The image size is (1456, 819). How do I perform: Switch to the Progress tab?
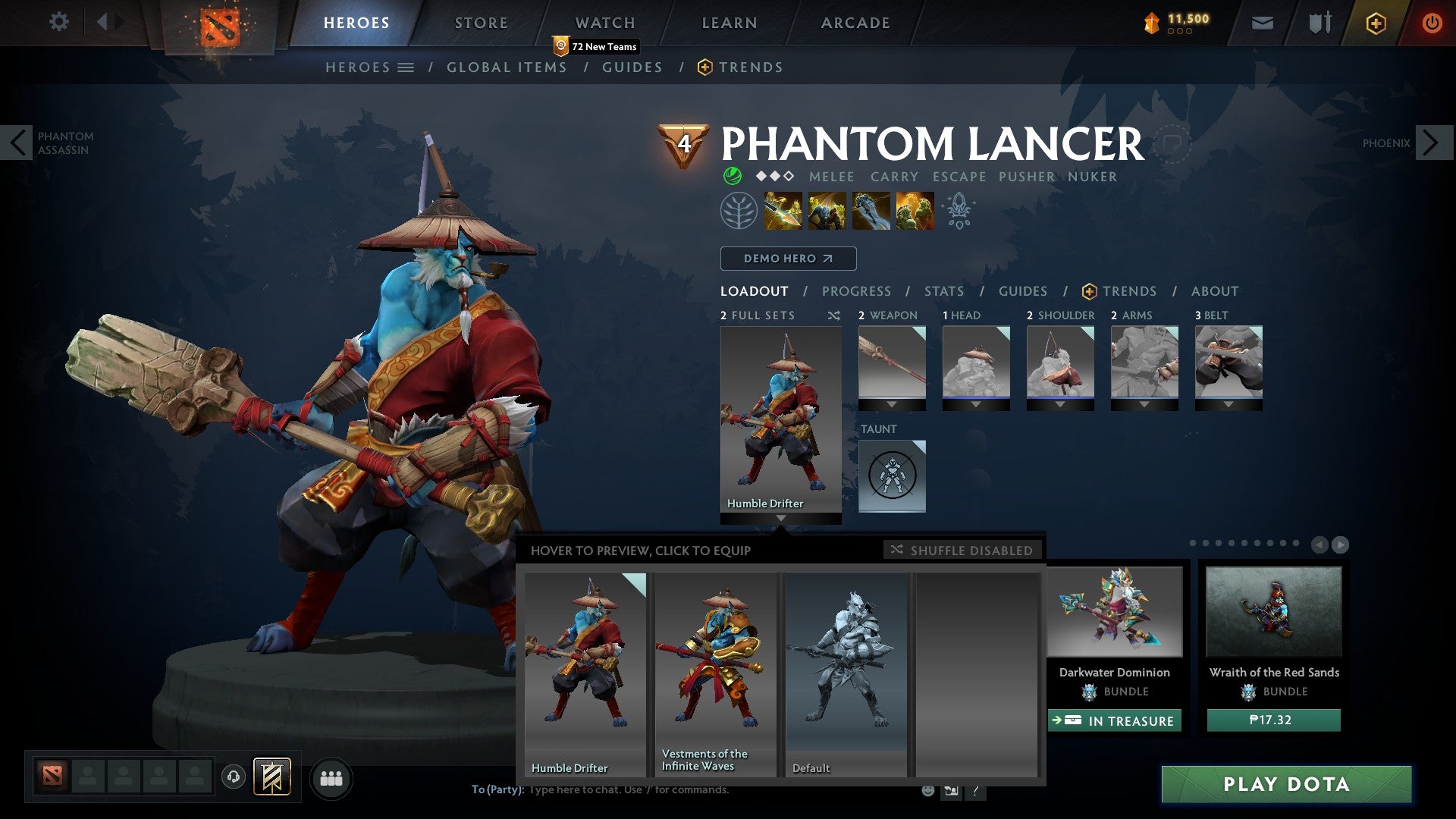pyautogui.click(x=857, y=291)
